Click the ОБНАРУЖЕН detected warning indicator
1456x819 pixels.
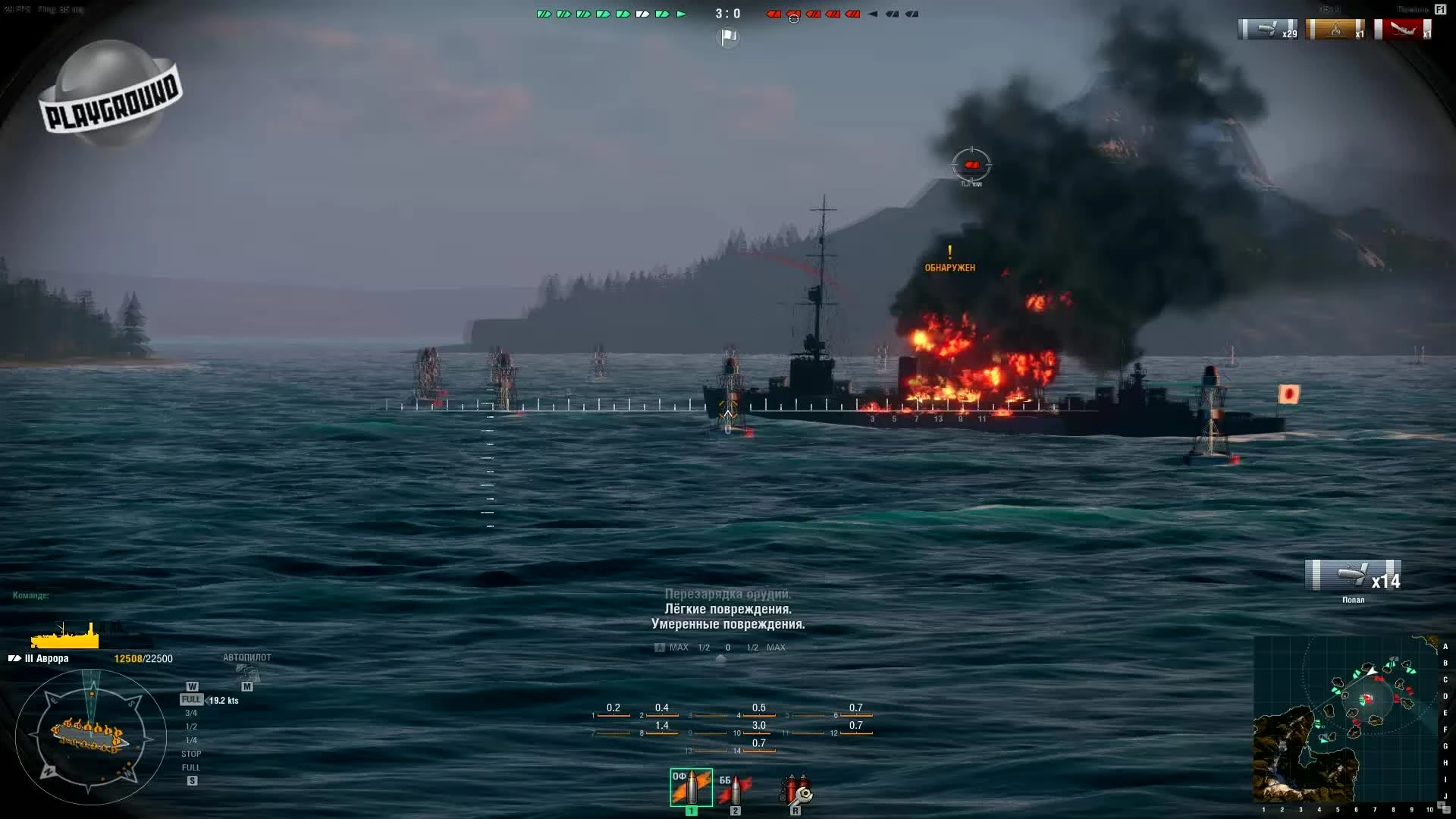coord(949,263)
